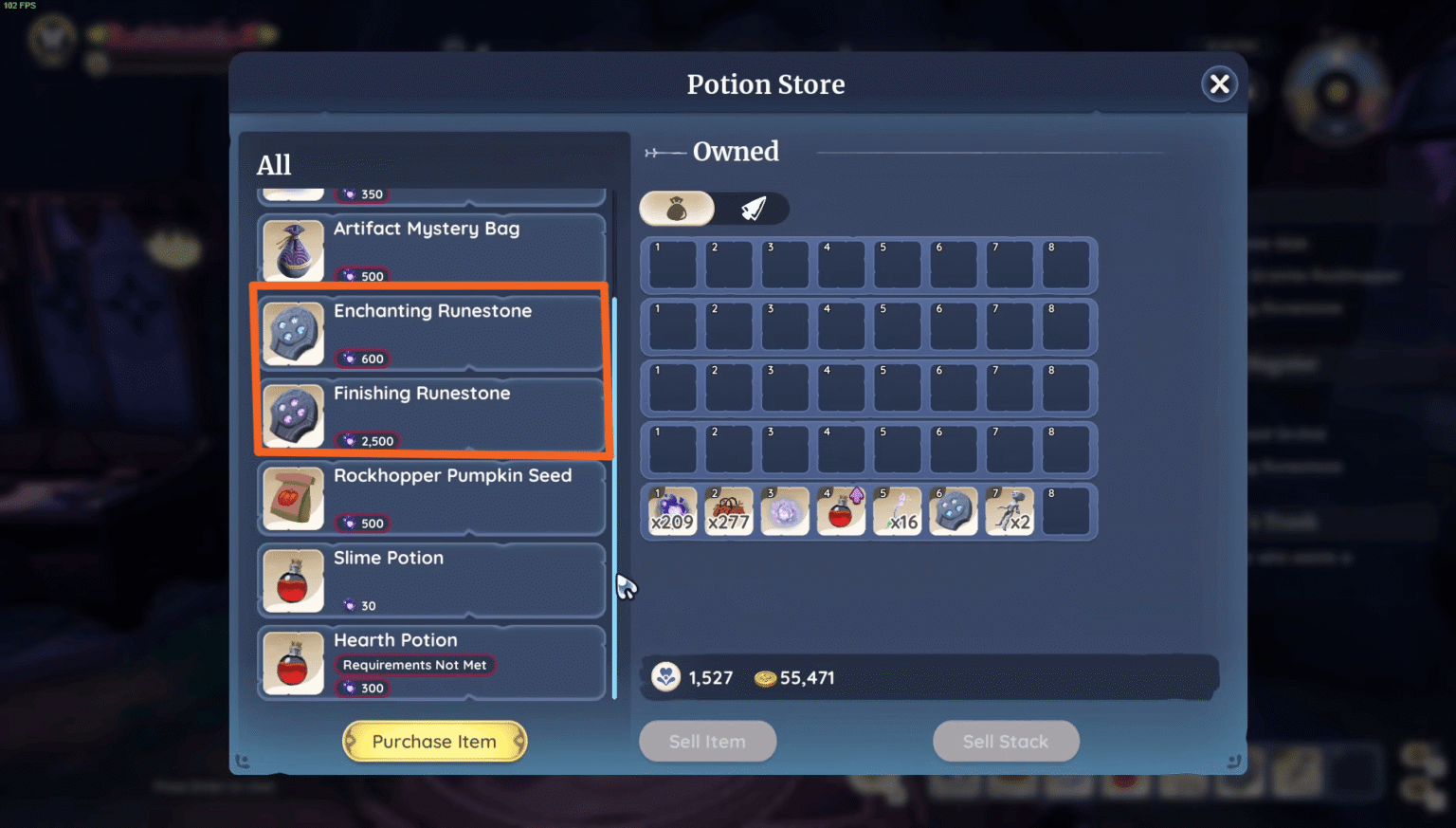Image resolution: width=1456 pixels, height=828 pixels.
Task: Select the Slime Potion icon
Action: tap(293, 580)
